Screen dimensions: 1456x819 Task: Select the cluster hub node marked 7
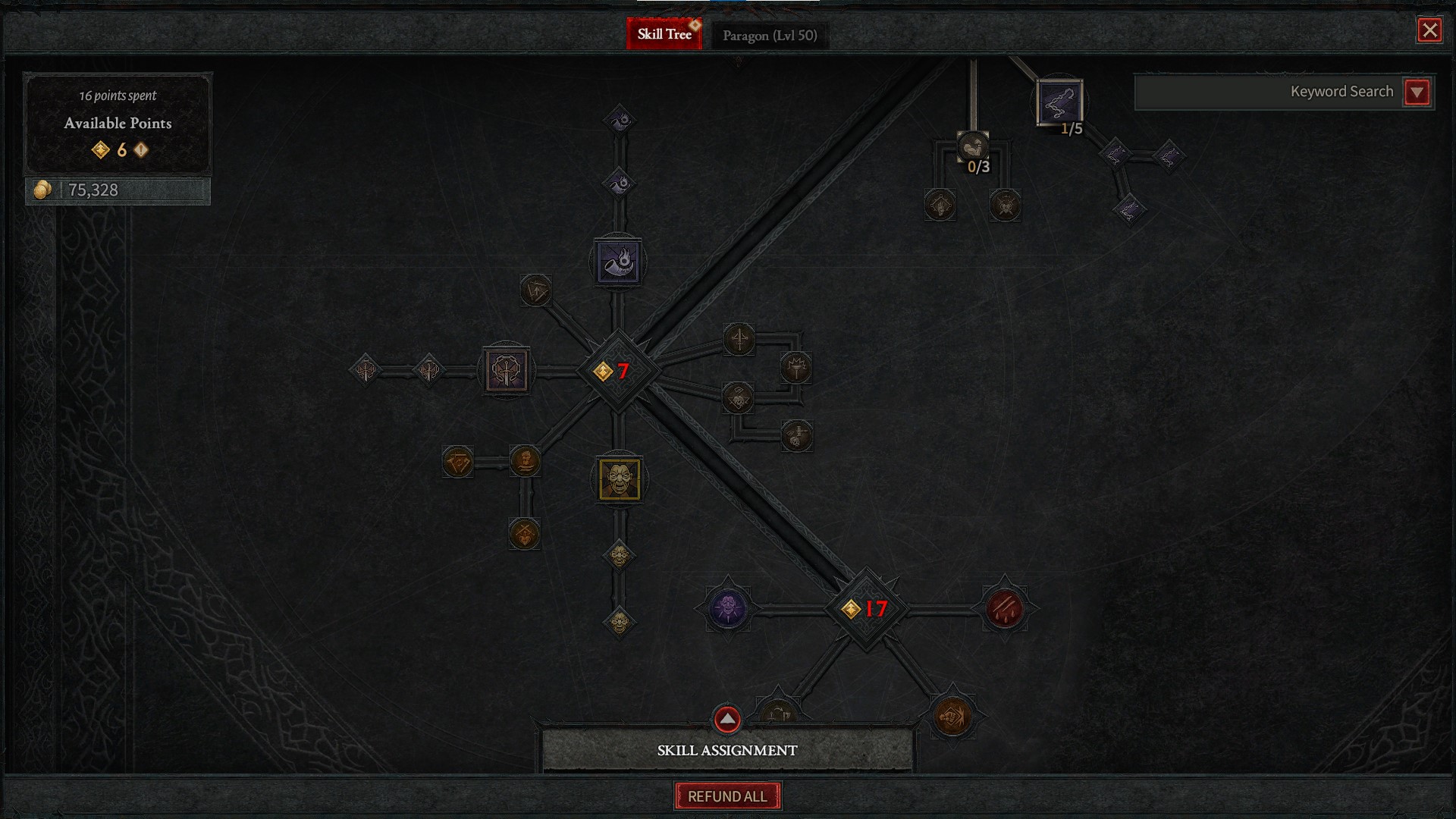pyautogui.click(x=618, y=371)
